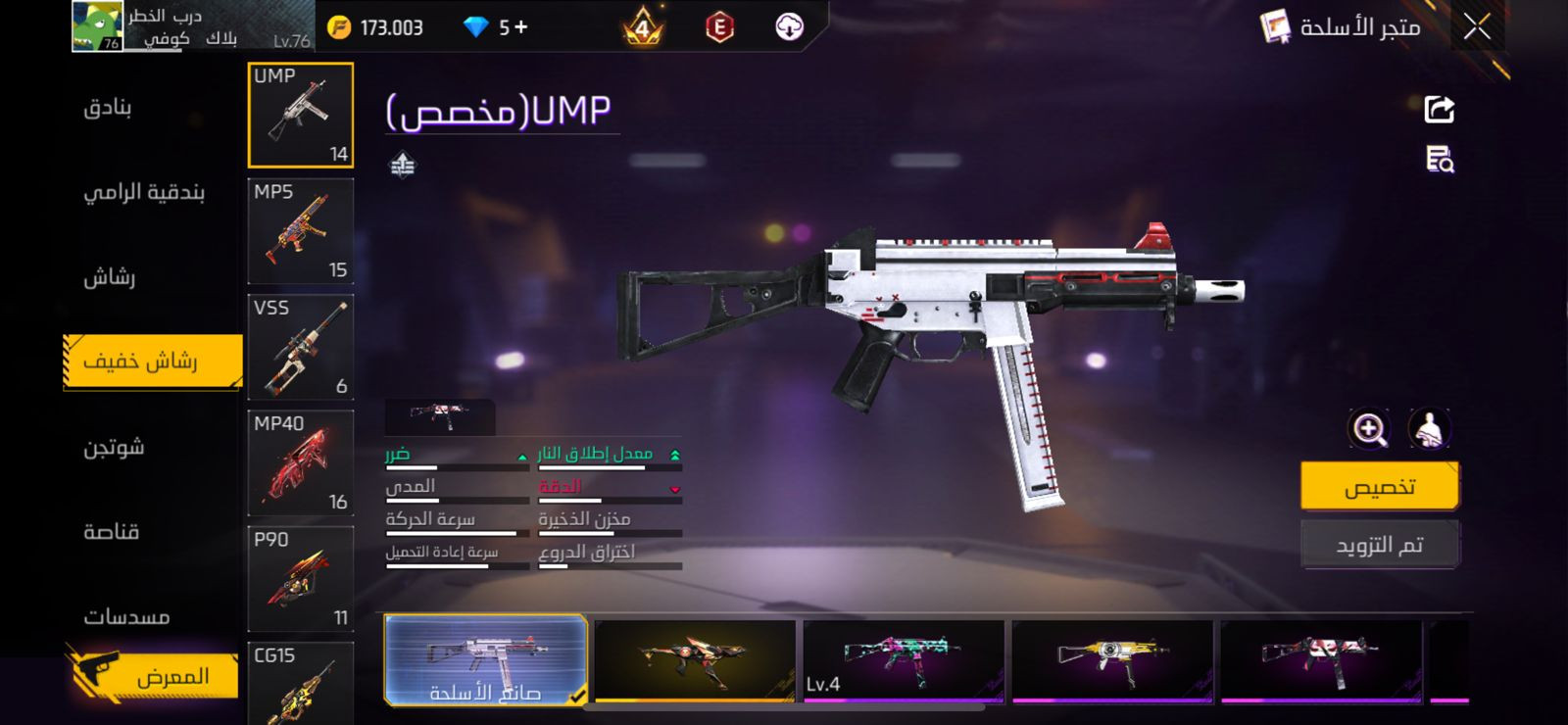
Task: Add diamonds with the plus button
Action: pos(520,27)
